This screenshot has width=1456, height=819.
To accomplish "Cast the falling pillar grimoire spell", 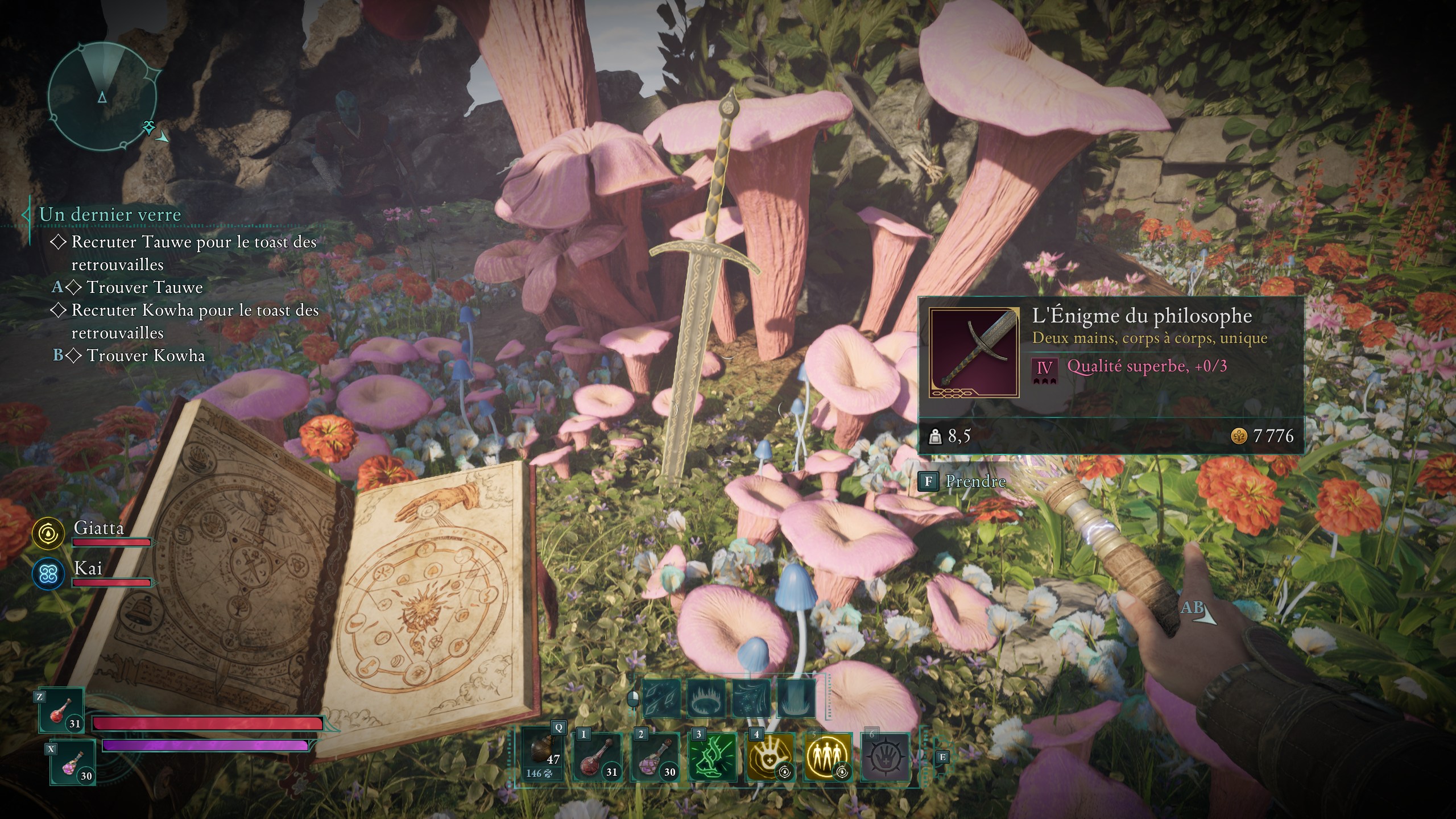I will 796,698.
